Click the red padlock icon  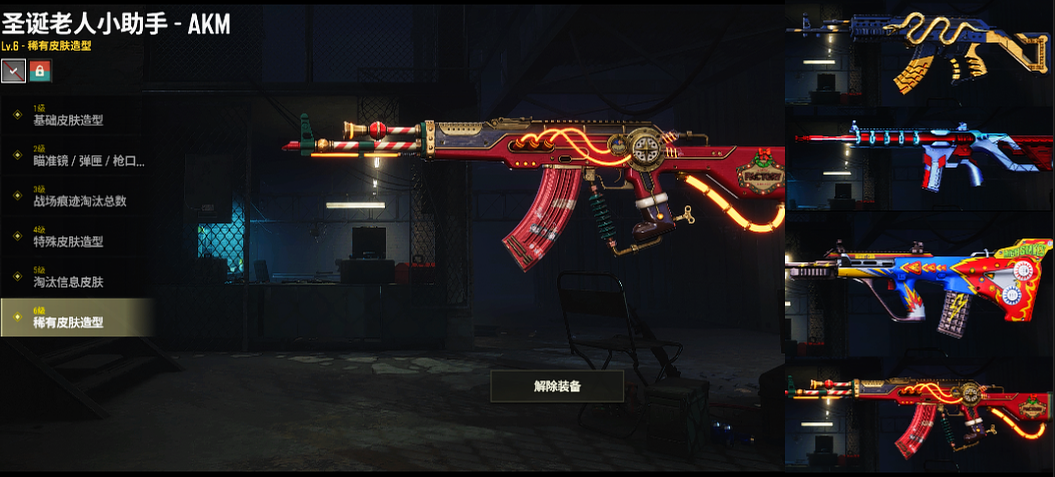[40, 71]
